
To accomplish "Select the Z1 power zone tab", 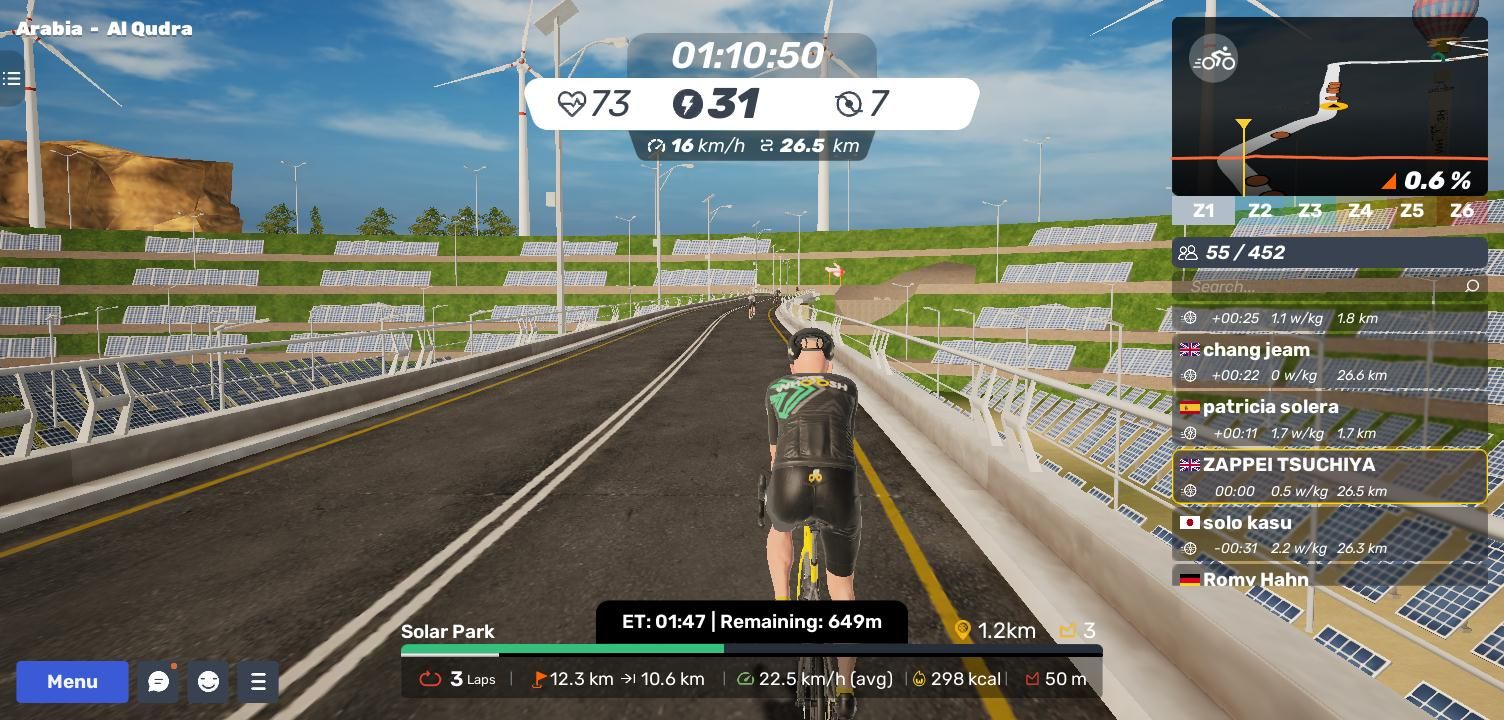I will [x=1203, y=211].
